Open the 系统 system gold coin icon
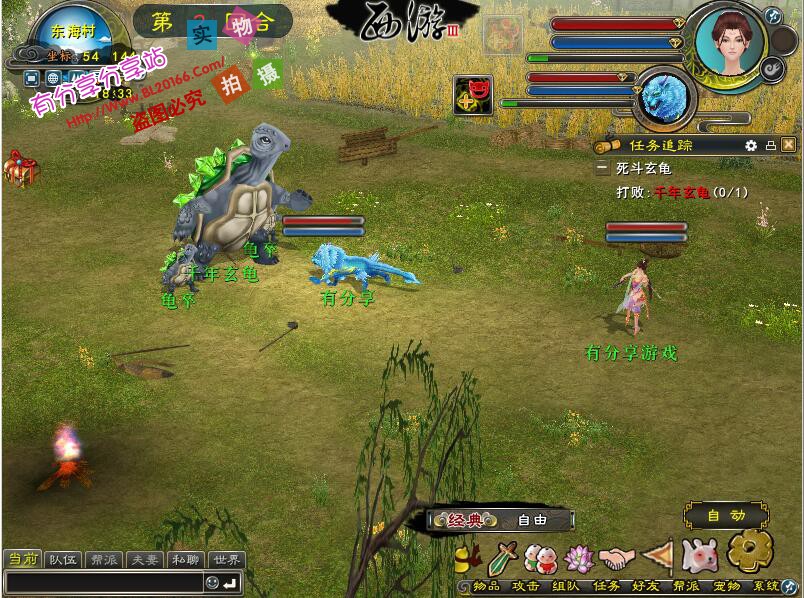Viewport: 804px width, 598px height. tap(750, 550)
